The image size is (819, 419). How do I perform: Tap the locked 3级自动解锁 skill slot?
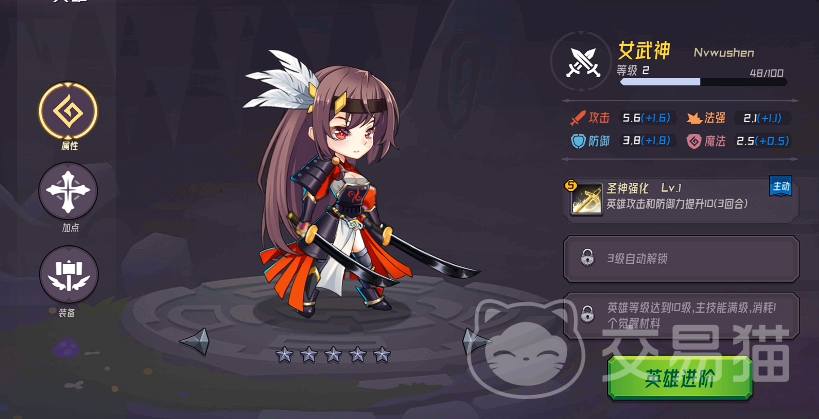coord(682,258)
